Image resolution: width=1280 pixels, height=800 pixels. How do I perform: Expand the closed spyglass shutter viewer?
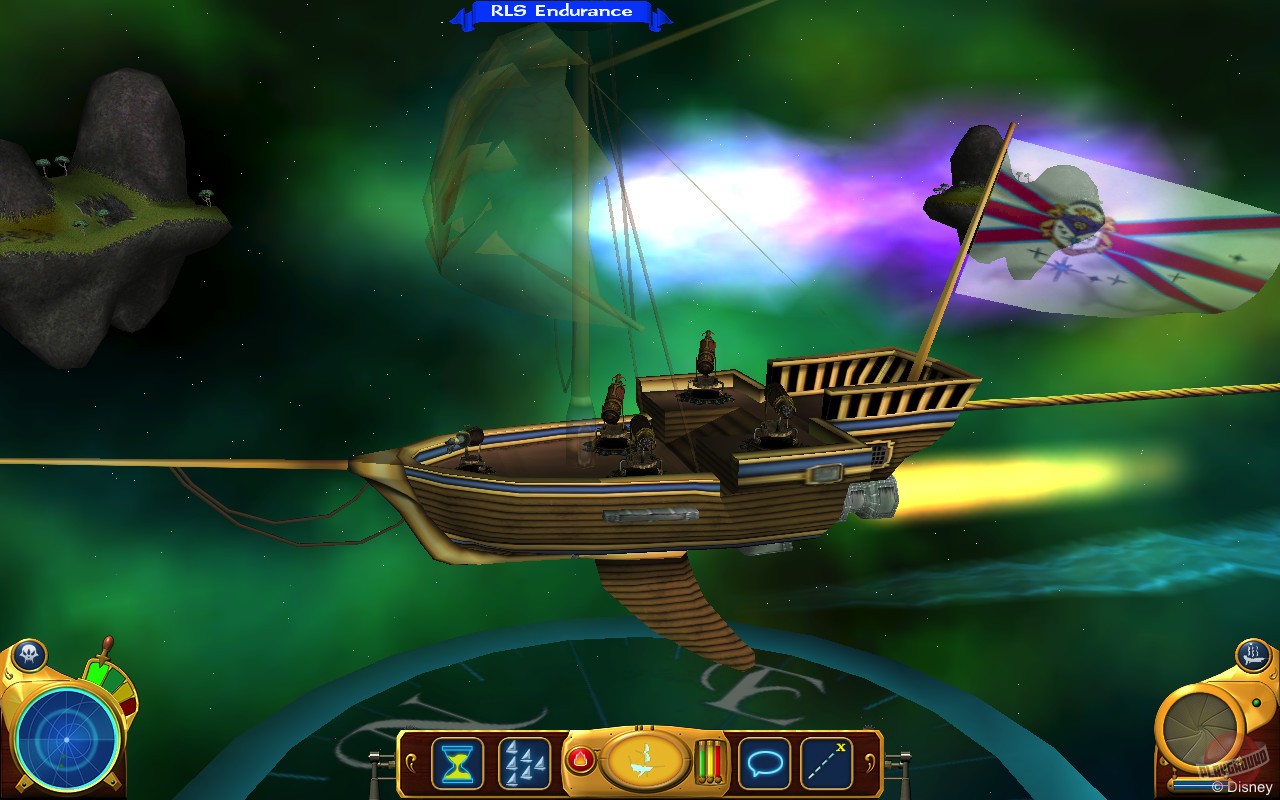click(x=1199, y=733)
